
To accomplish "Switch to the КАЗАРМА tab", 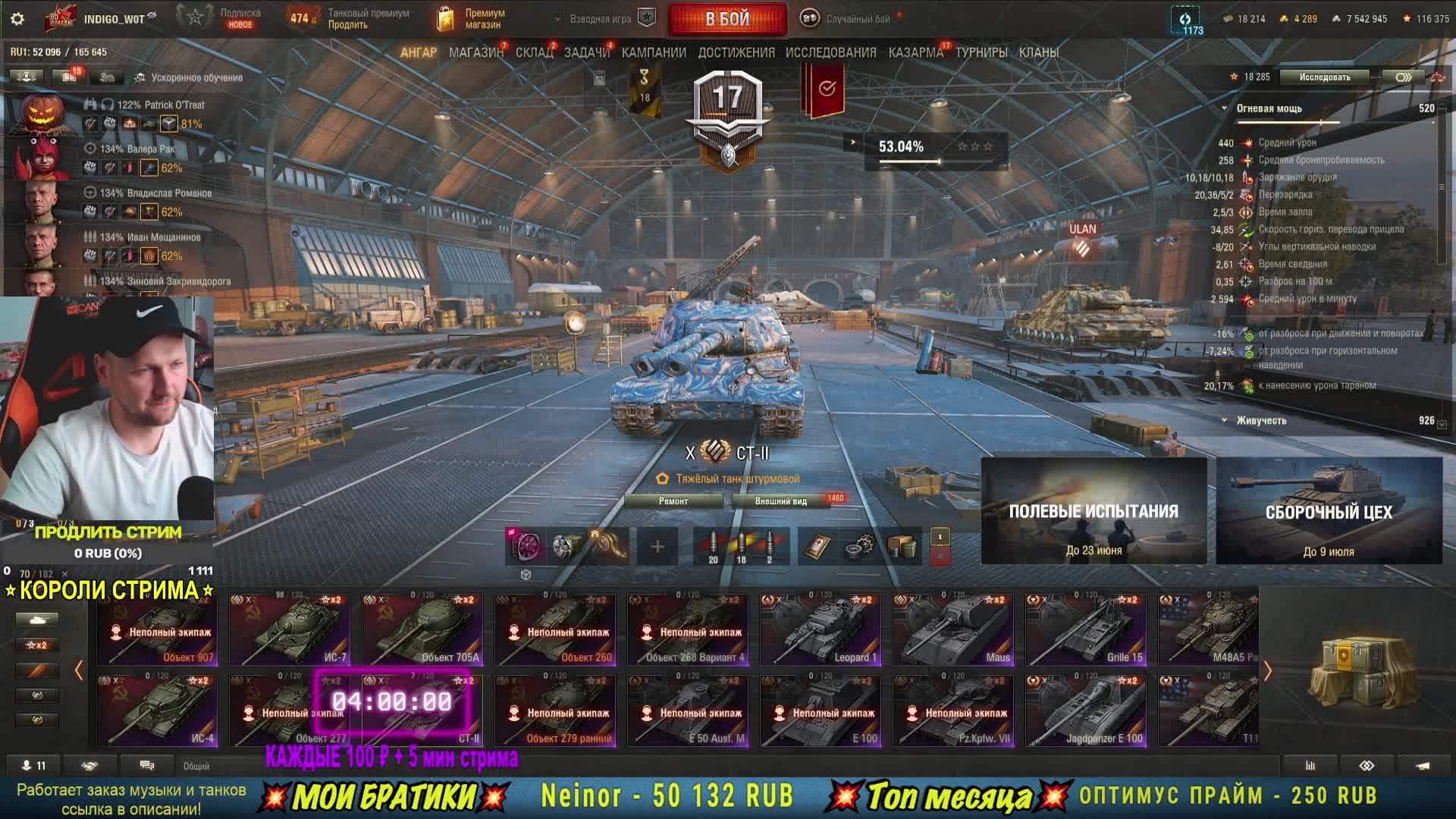I will [915, 52].
